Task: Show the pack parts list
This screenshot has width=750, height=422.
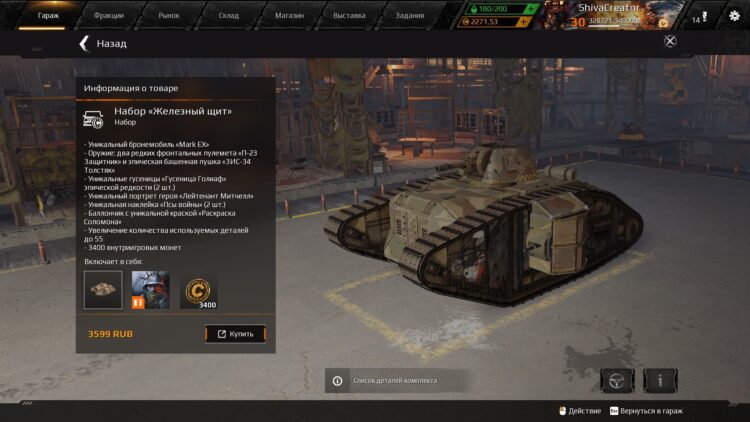Action: coord(394,380)
